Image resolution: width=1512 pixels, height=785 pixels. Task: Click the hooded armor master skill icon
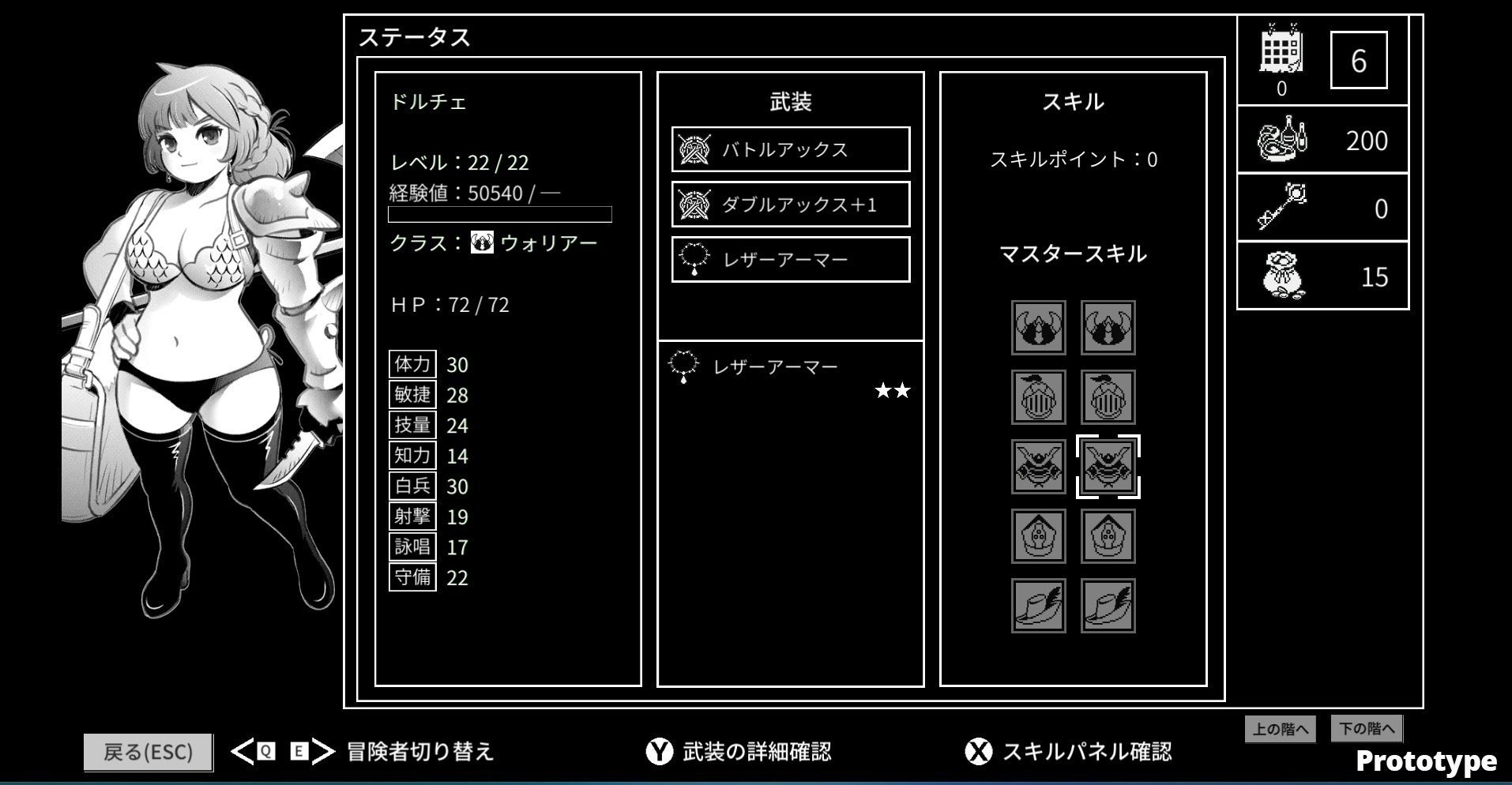[1037, 536]
